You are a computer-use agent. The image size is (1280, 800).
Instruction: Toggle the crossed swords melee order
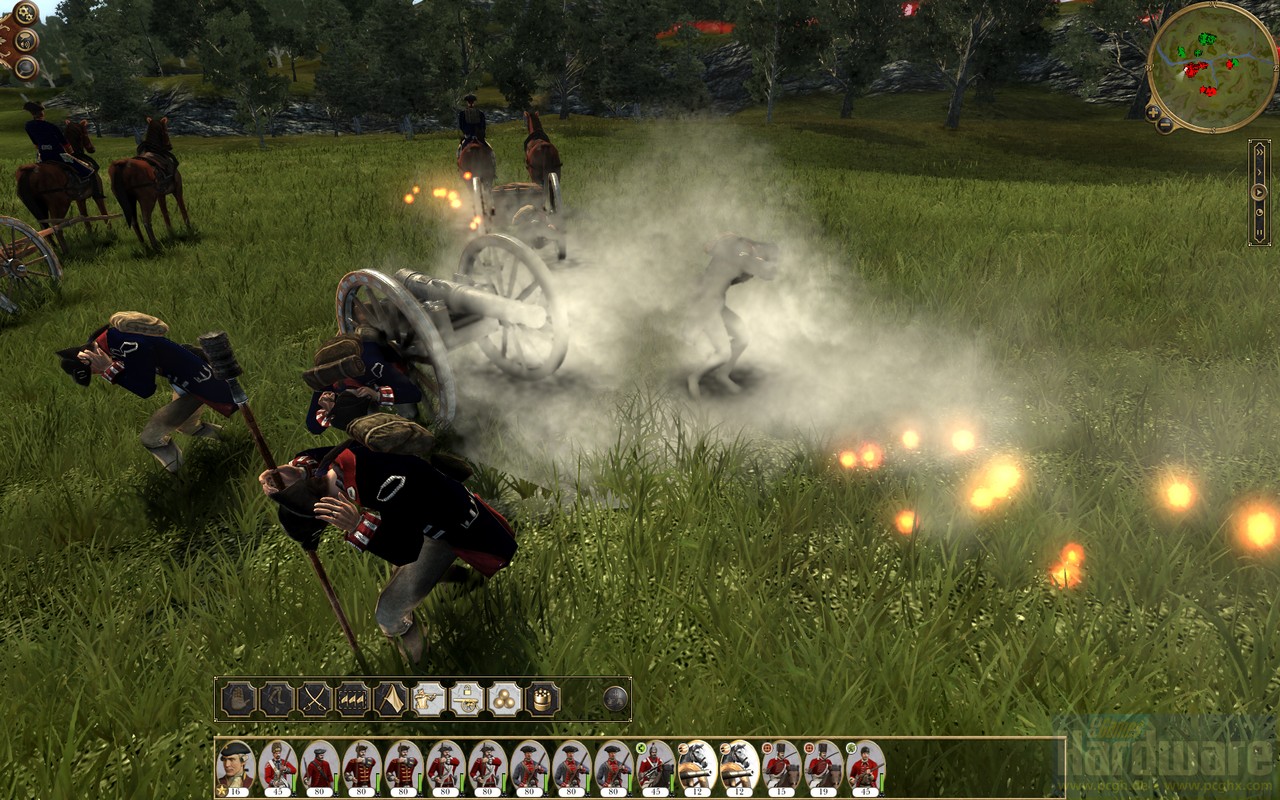tap(314, 698)
